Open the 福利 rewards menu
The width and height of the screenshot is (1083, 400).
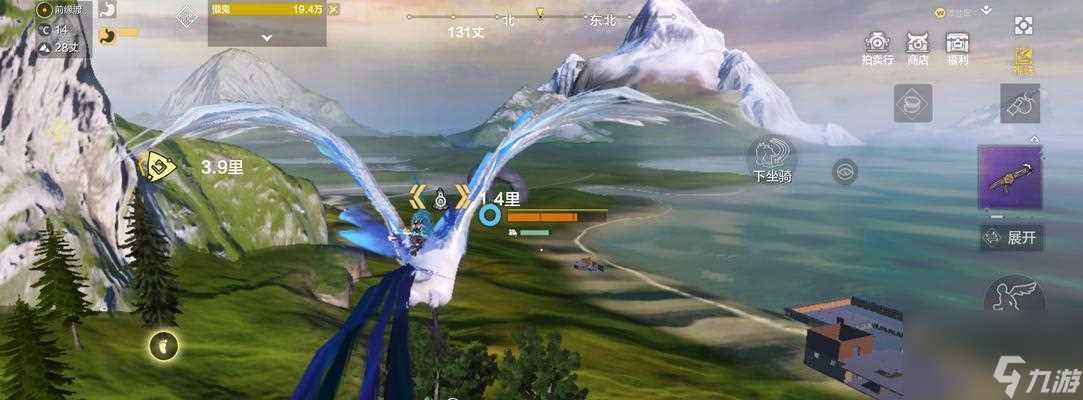point(957,46)
